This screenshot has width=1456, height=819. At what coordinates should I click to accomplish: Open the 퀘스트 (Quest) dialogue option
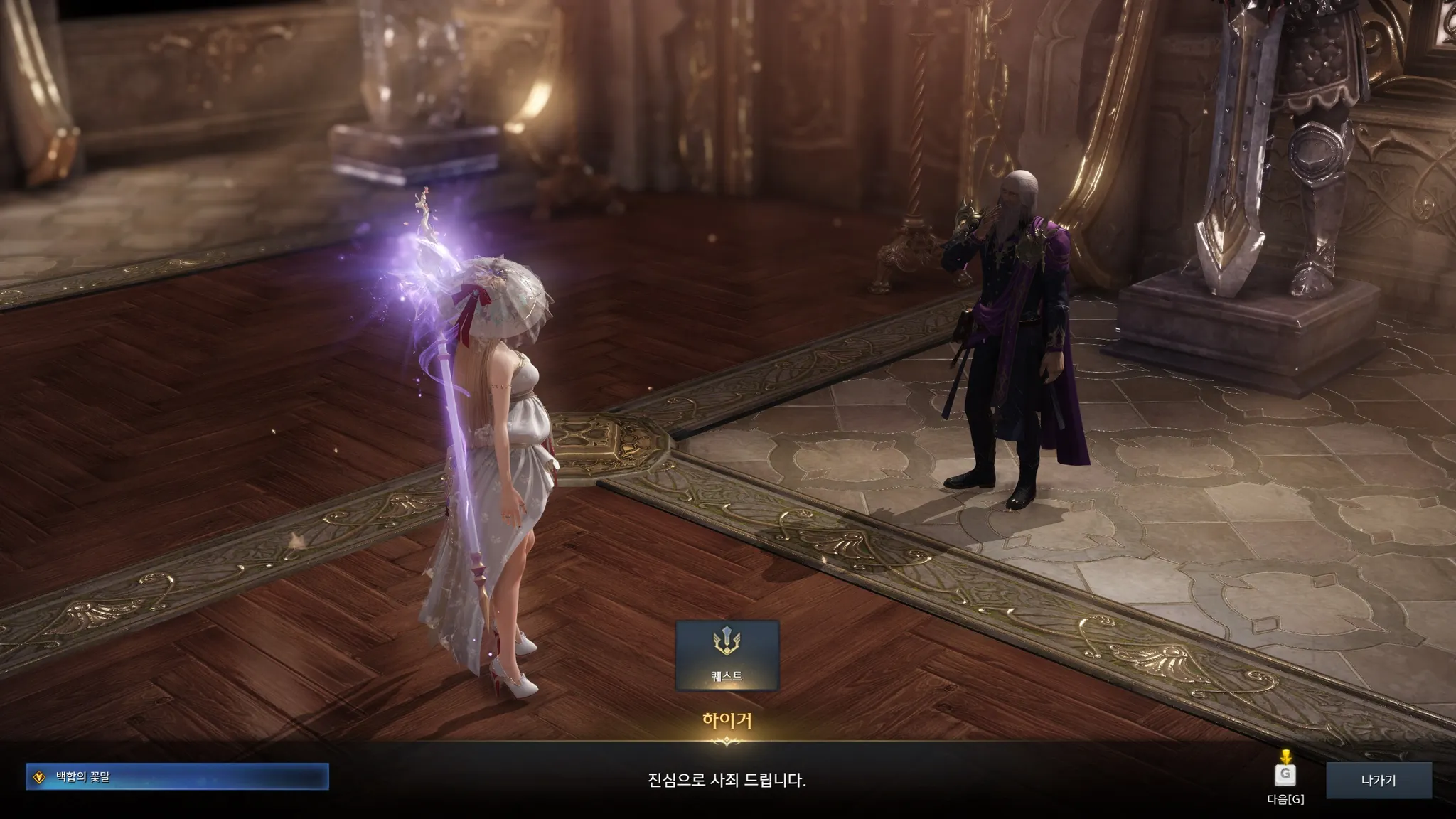pyautogui.click(x=727, y=655)
